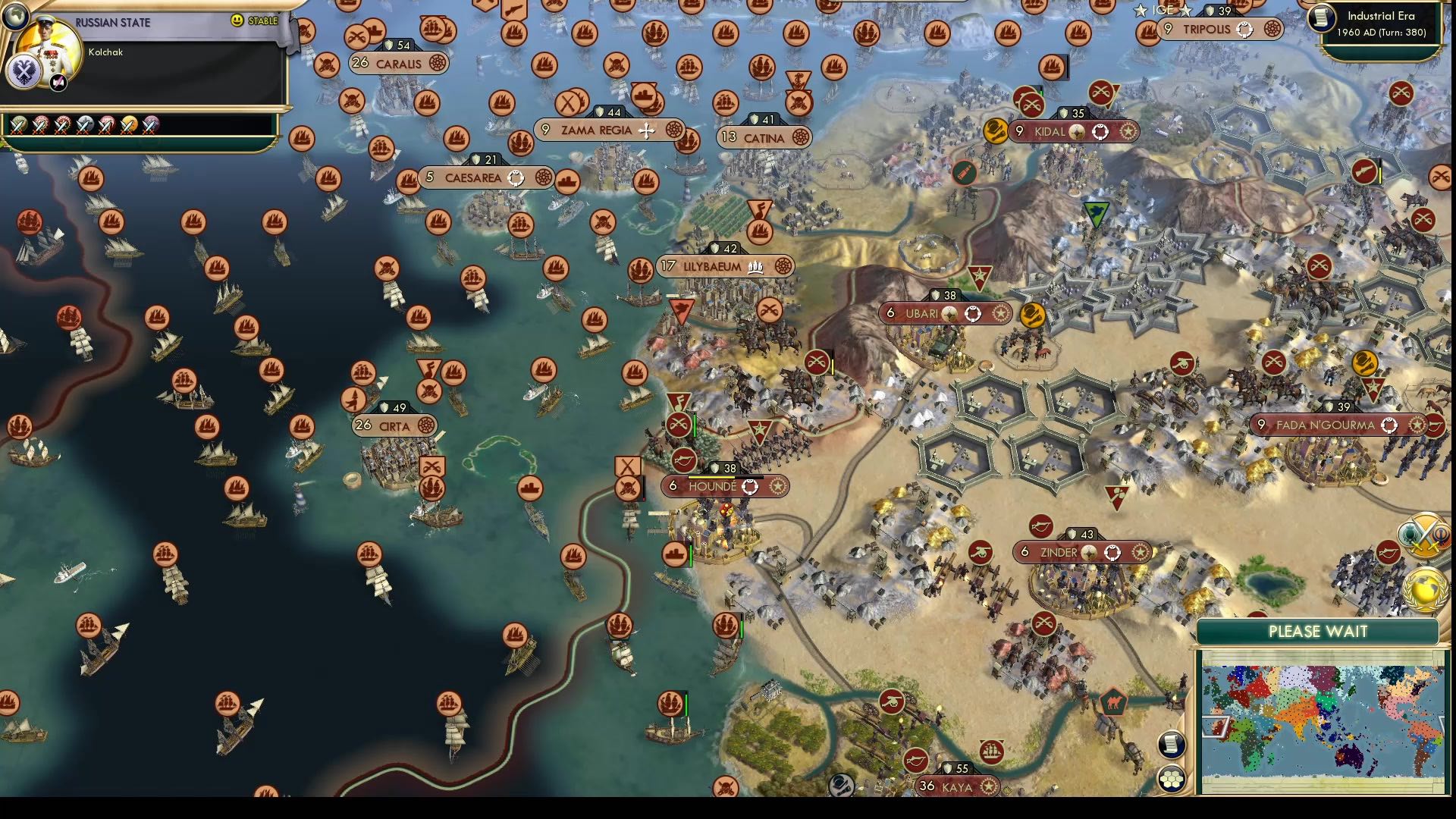Click the muted-speaker badge on Kolchak's portrait
The image size is (1456, 819).
tap(58, 81)
